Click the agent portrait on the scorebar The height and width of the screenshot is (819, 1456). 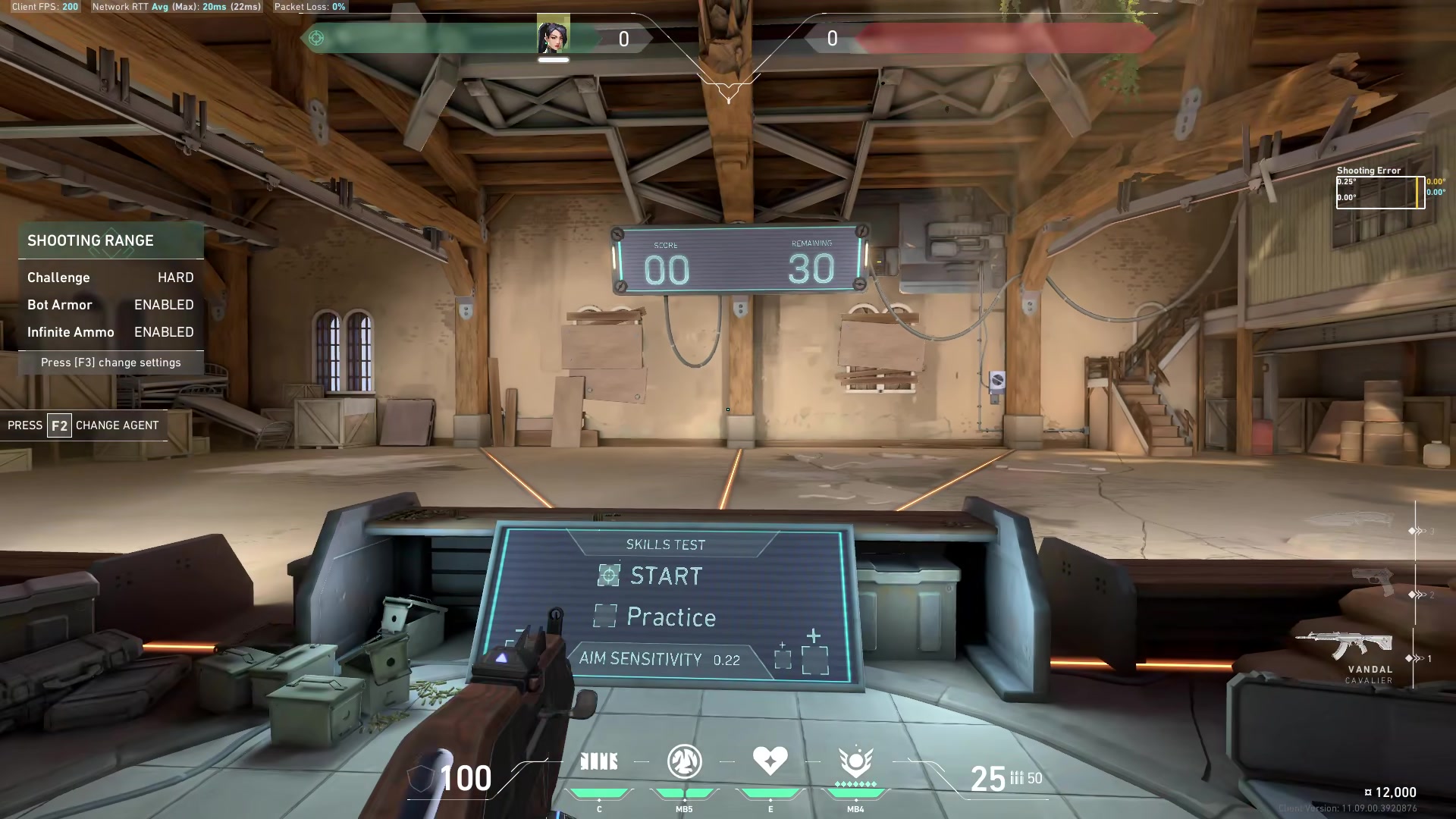pos(553,37)
